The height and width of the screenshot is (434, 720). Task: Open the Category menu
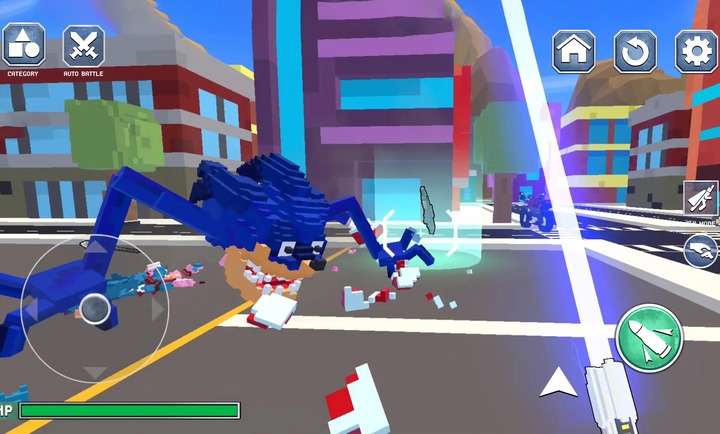click(x=23, y=46)
